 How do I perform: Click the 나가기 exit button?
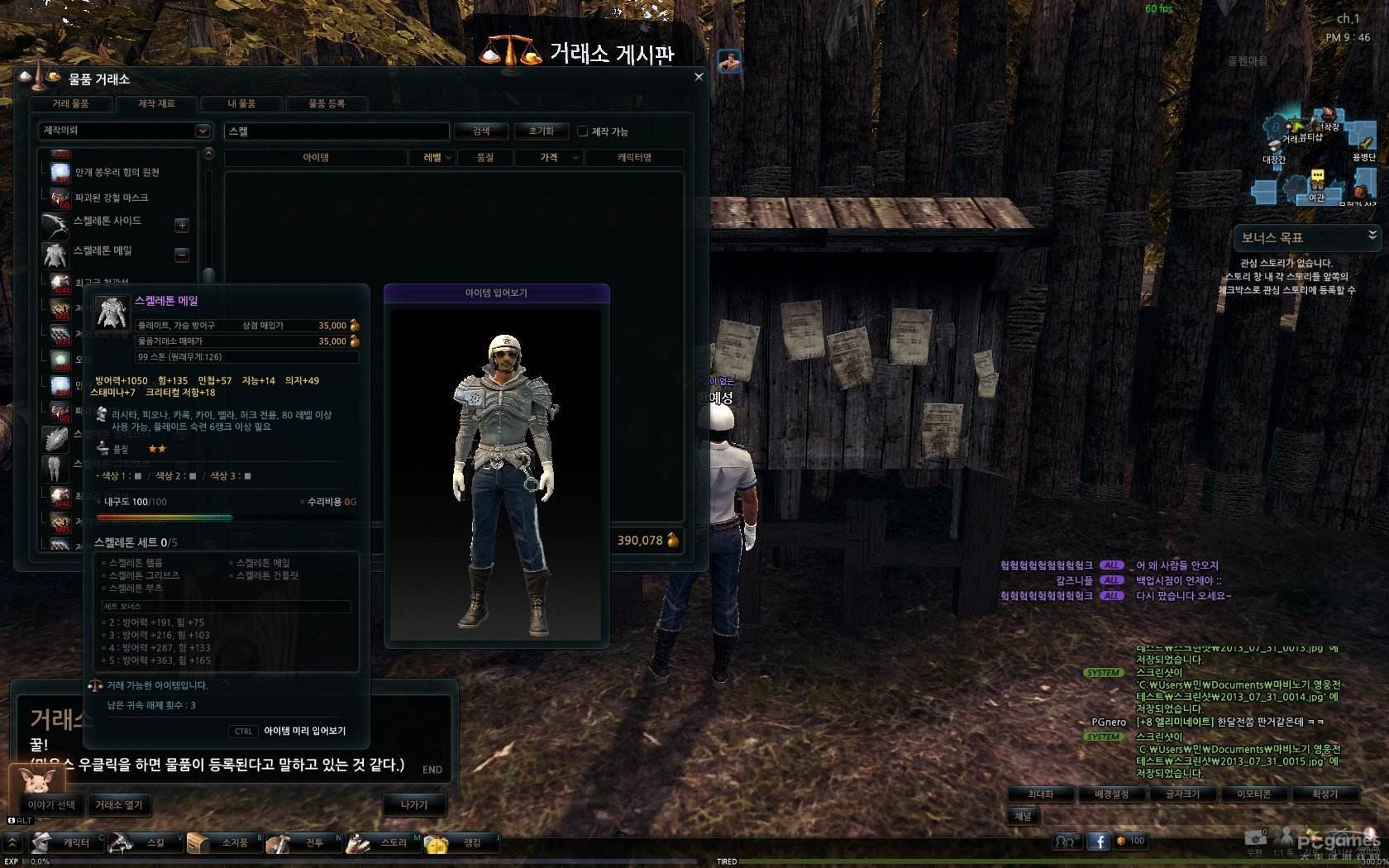coord(415,804)
